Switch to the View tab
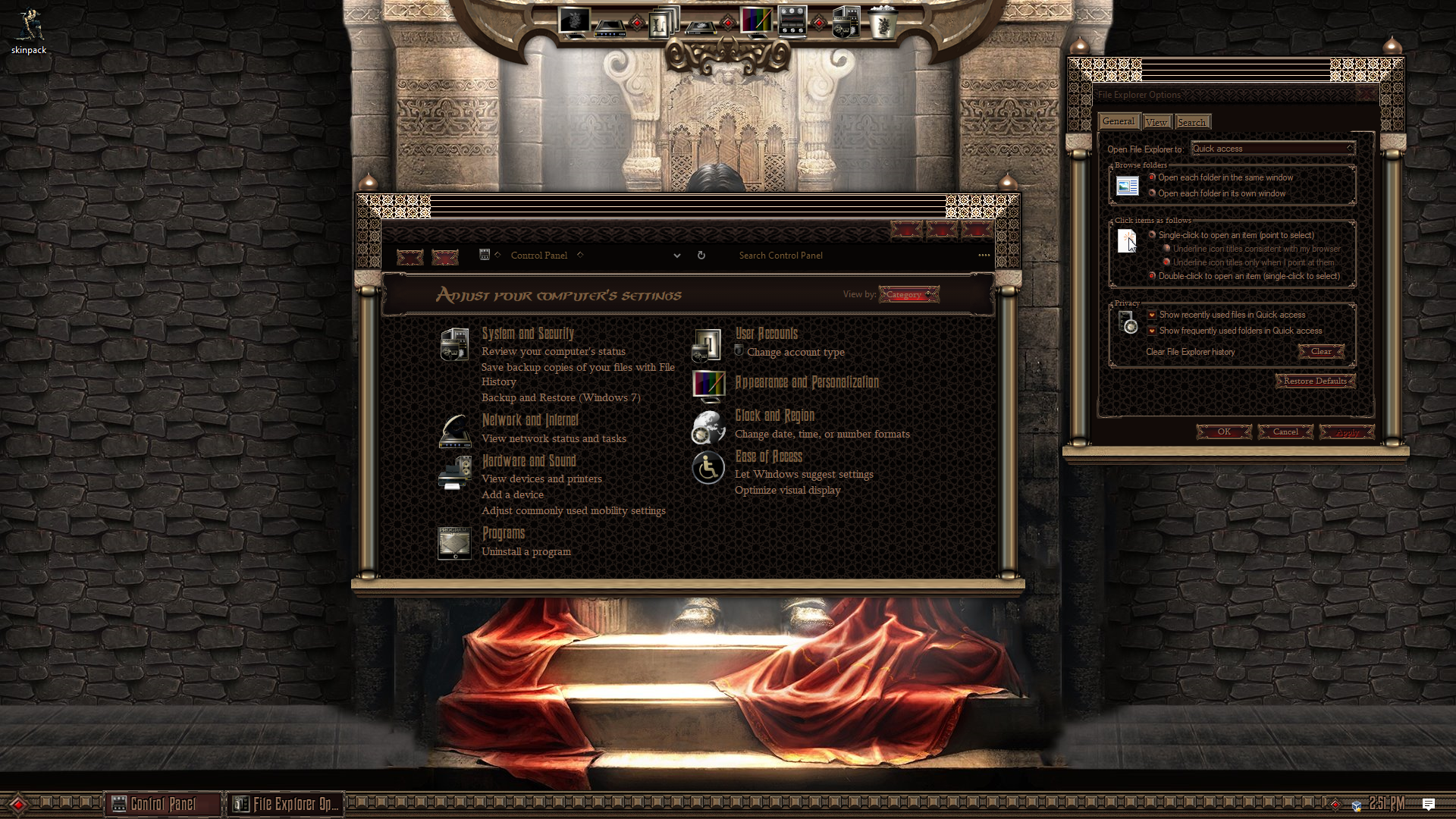The height and width of the screenshot is (819, 1456). click(1156, 122)
